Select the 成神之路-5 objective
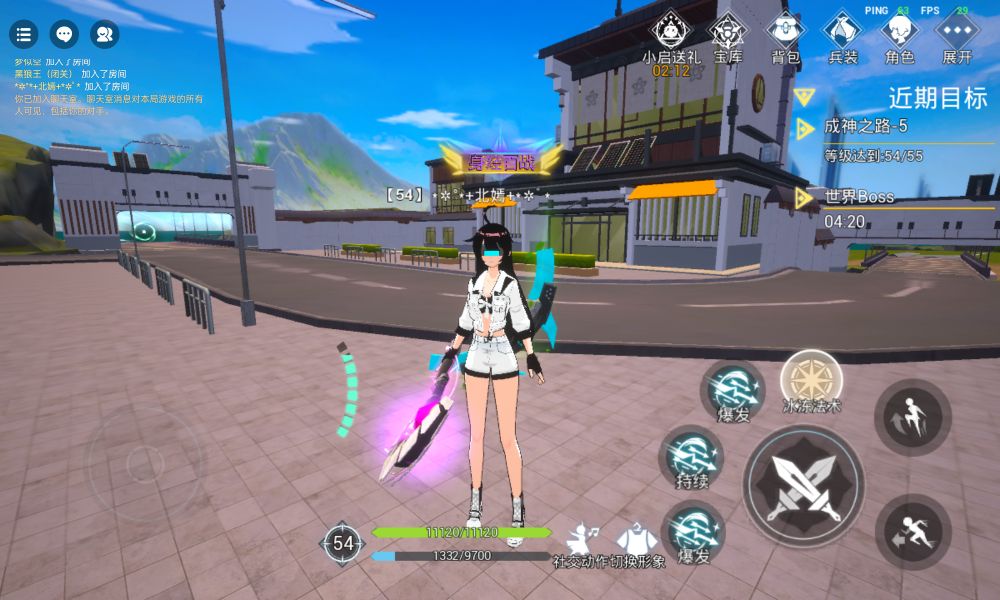Image resolution: width=1000 pixels, height=600 pixels. (865, 127)
